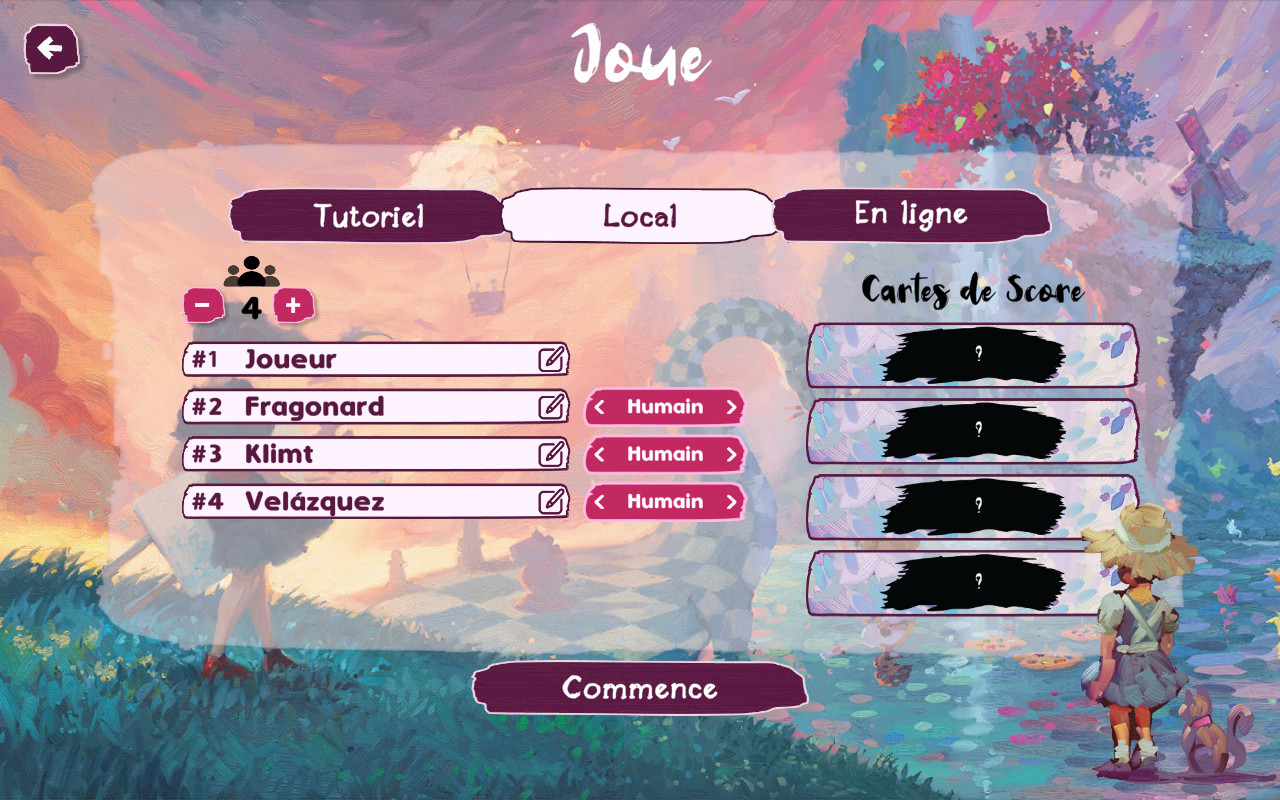The height and width of the screenshot is (800, 1280).
Task: Click left arrow on Klimt's Humain selector
Action: [x=599, y=454]
